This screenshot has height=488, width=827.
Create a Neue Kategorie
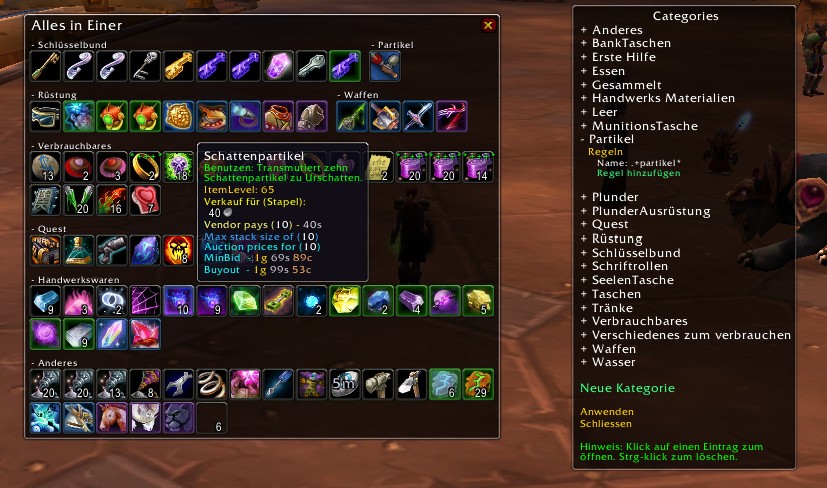(627, 388)
